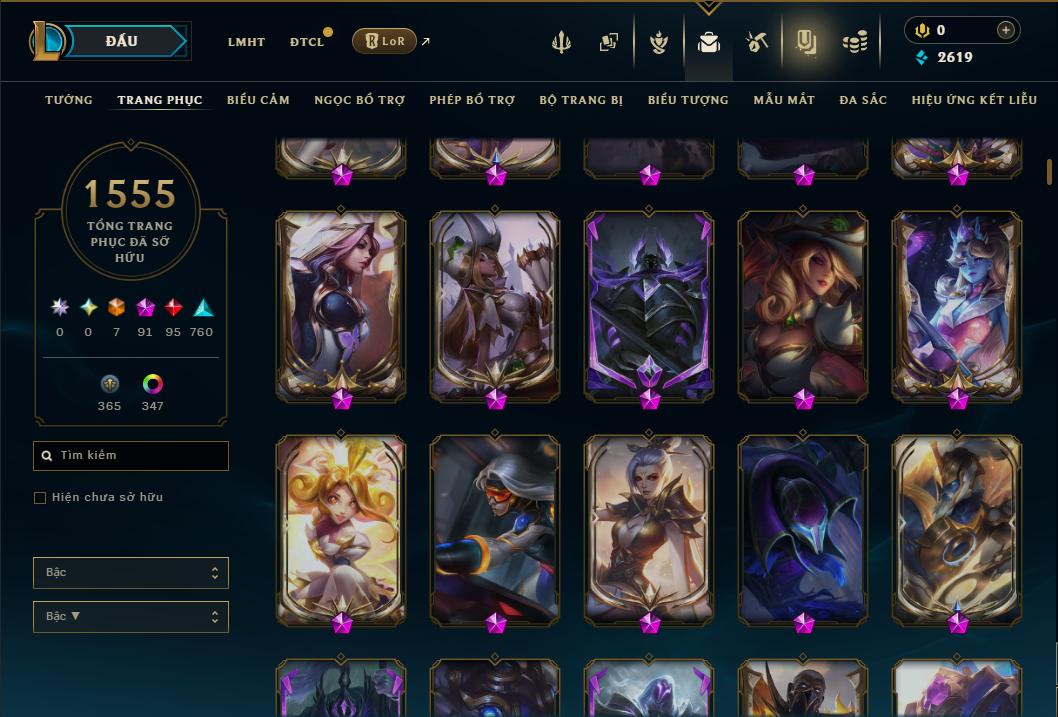Open the backpack collection icon
Image resolution: width=1058 pixels, height=717 pixels.
[x=709, y=42]
